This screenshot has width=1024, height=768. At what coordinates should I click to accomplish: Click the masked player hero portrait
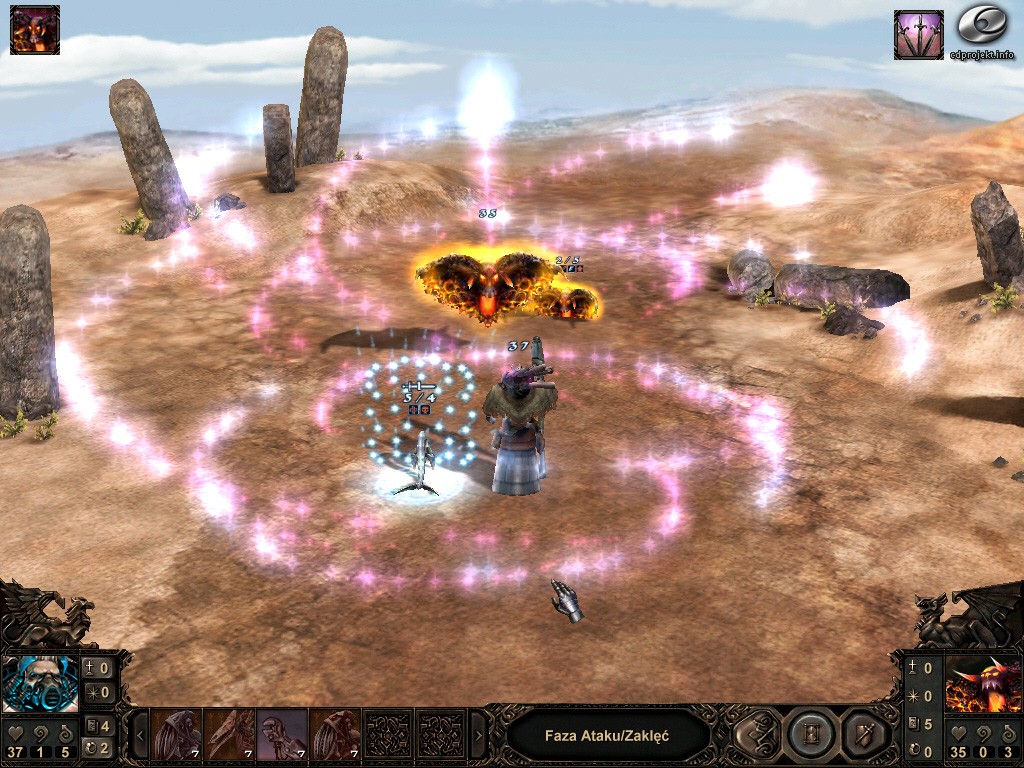point(41,684)
